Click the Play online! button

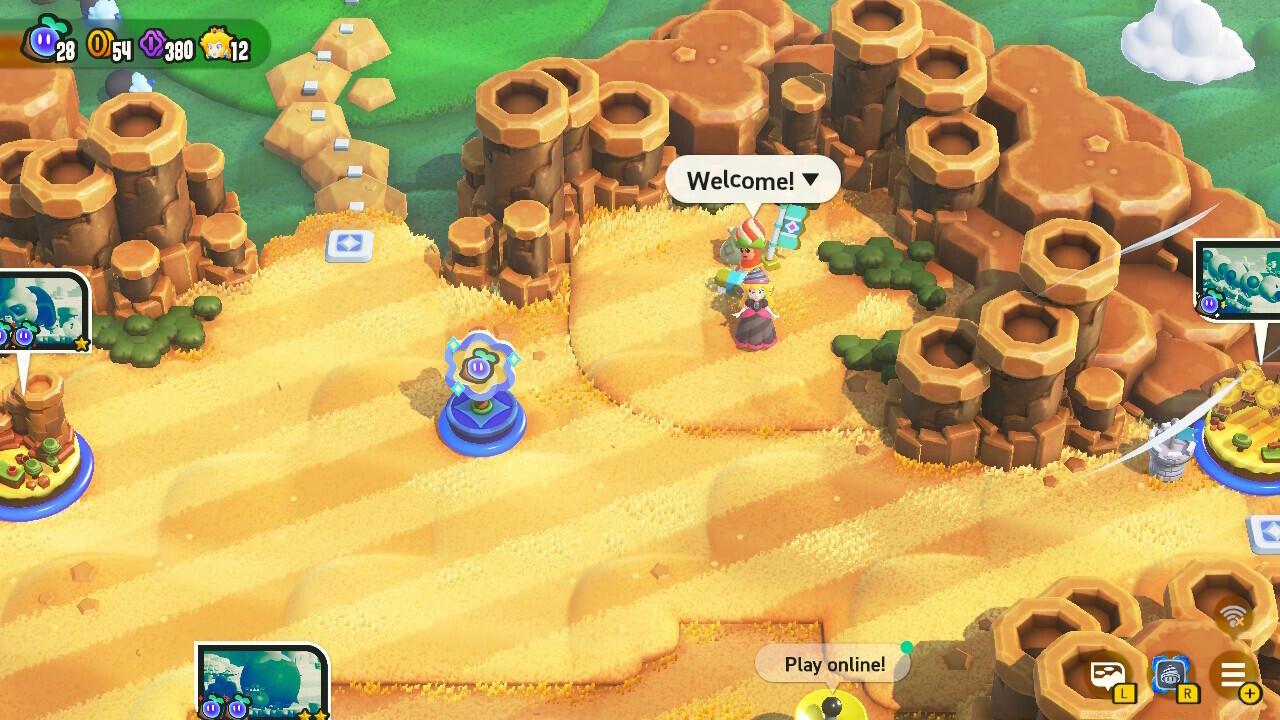(833, 664)
